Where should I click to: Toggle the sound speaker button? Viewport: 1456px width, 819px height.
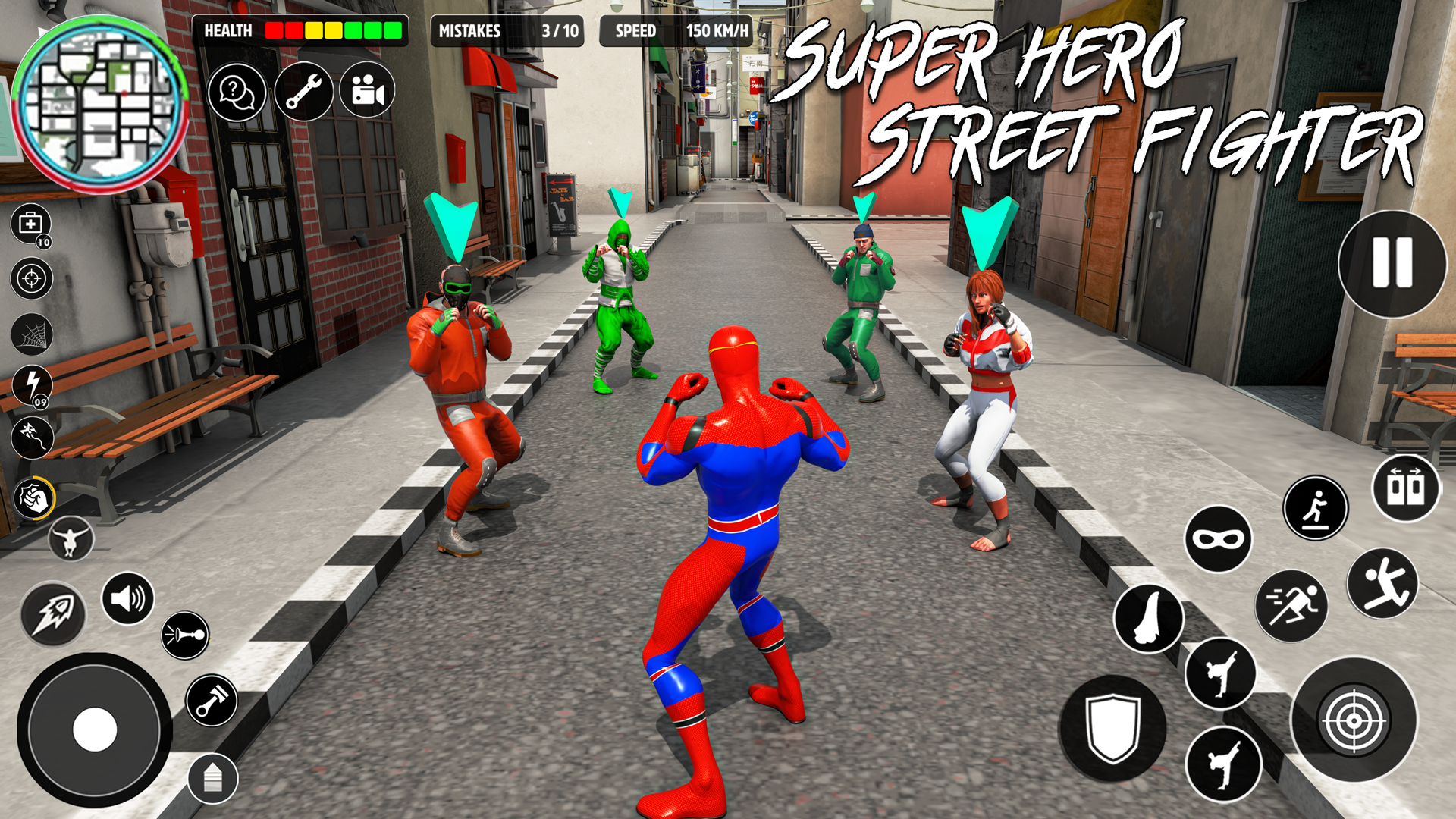tap(127, 599)
